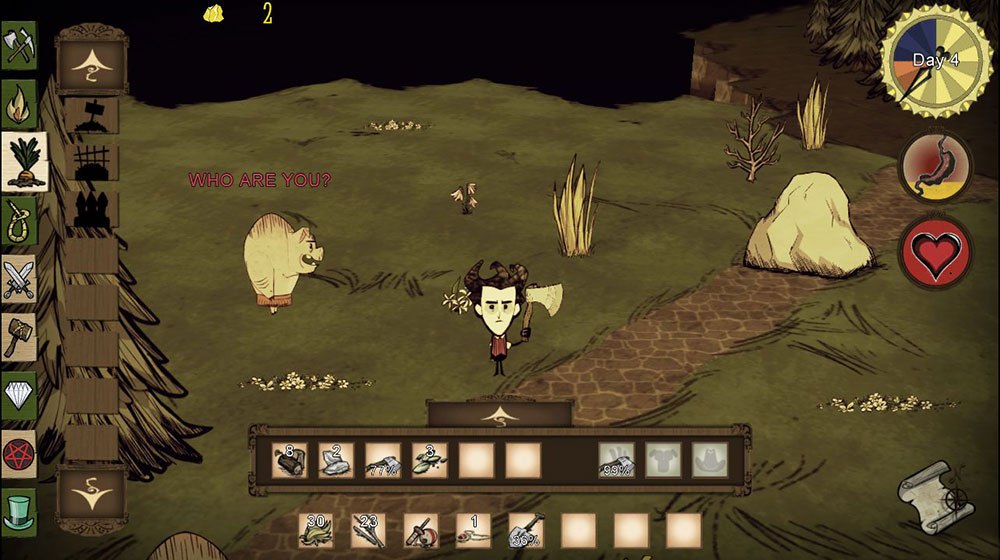The height and width of the screenshot is (560, 1000).
Task: Switch to the Food farming tab
Action: point(23,161)
